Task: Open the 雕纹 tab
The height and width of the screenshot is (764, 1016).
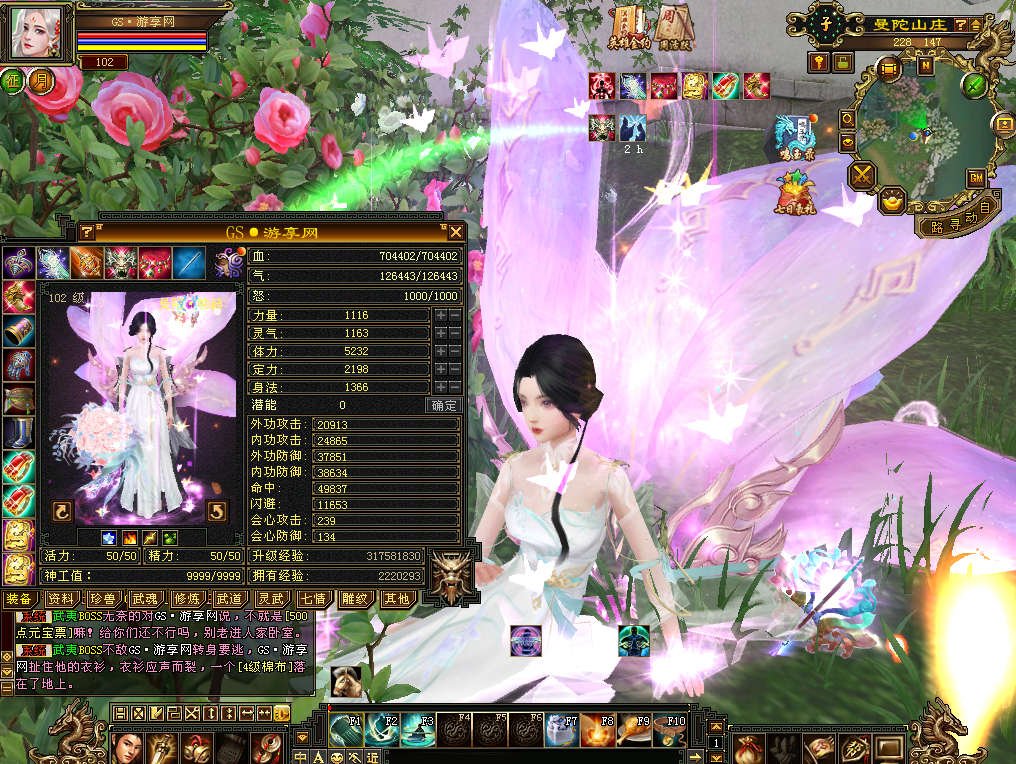Action: [x=355, y=598]
